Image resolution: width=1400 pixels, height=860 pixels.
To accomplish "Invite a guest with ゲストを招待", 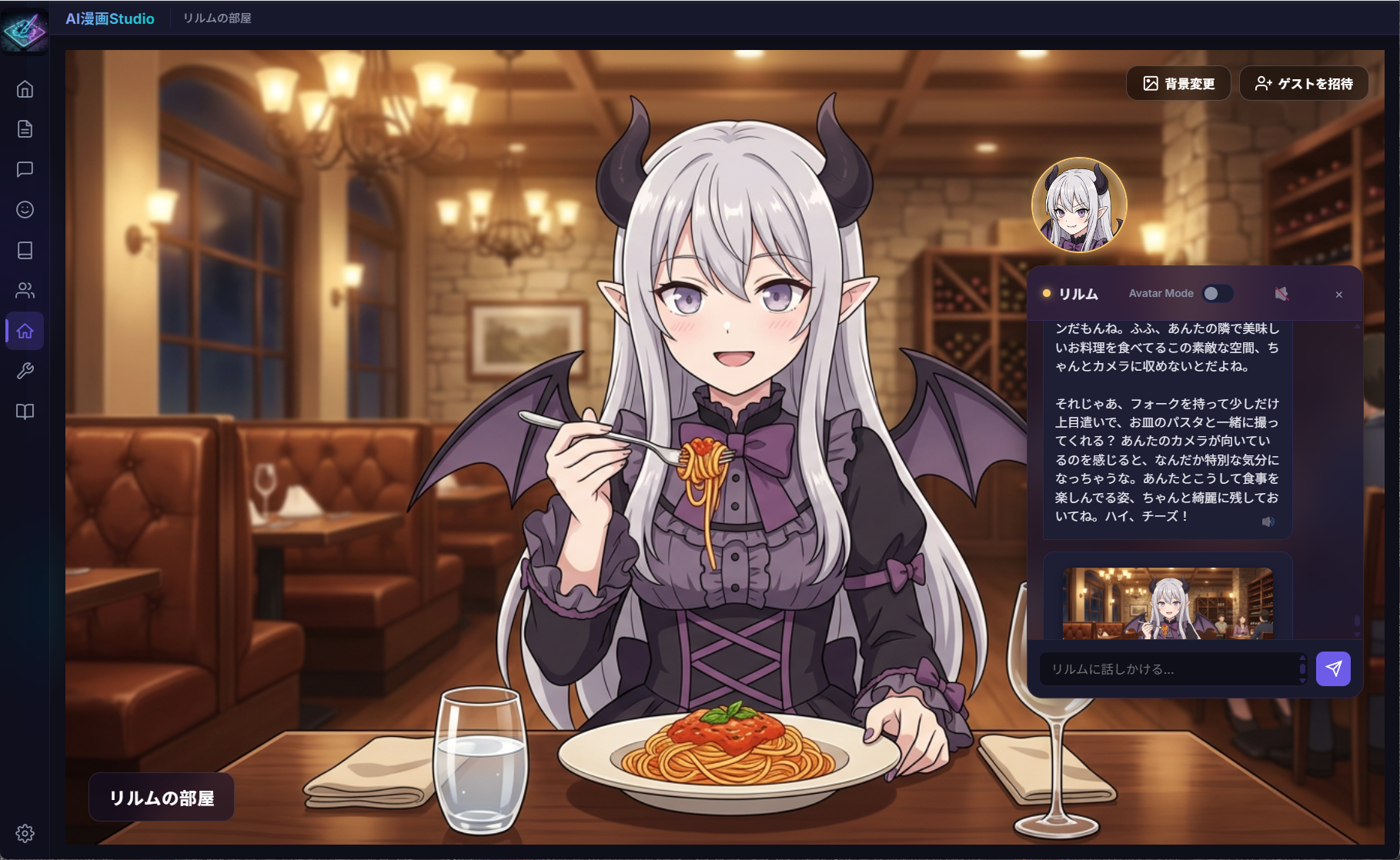I will tap(1303, 83).
